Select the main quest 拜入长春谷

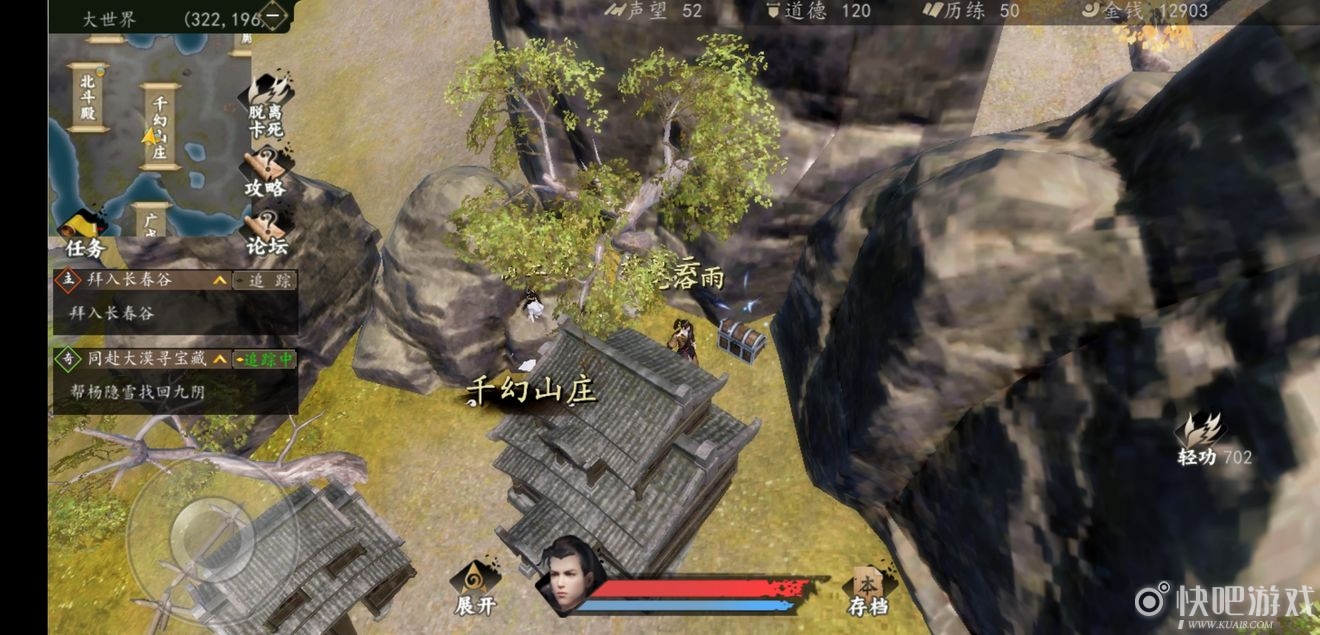(x=130, y=280)
